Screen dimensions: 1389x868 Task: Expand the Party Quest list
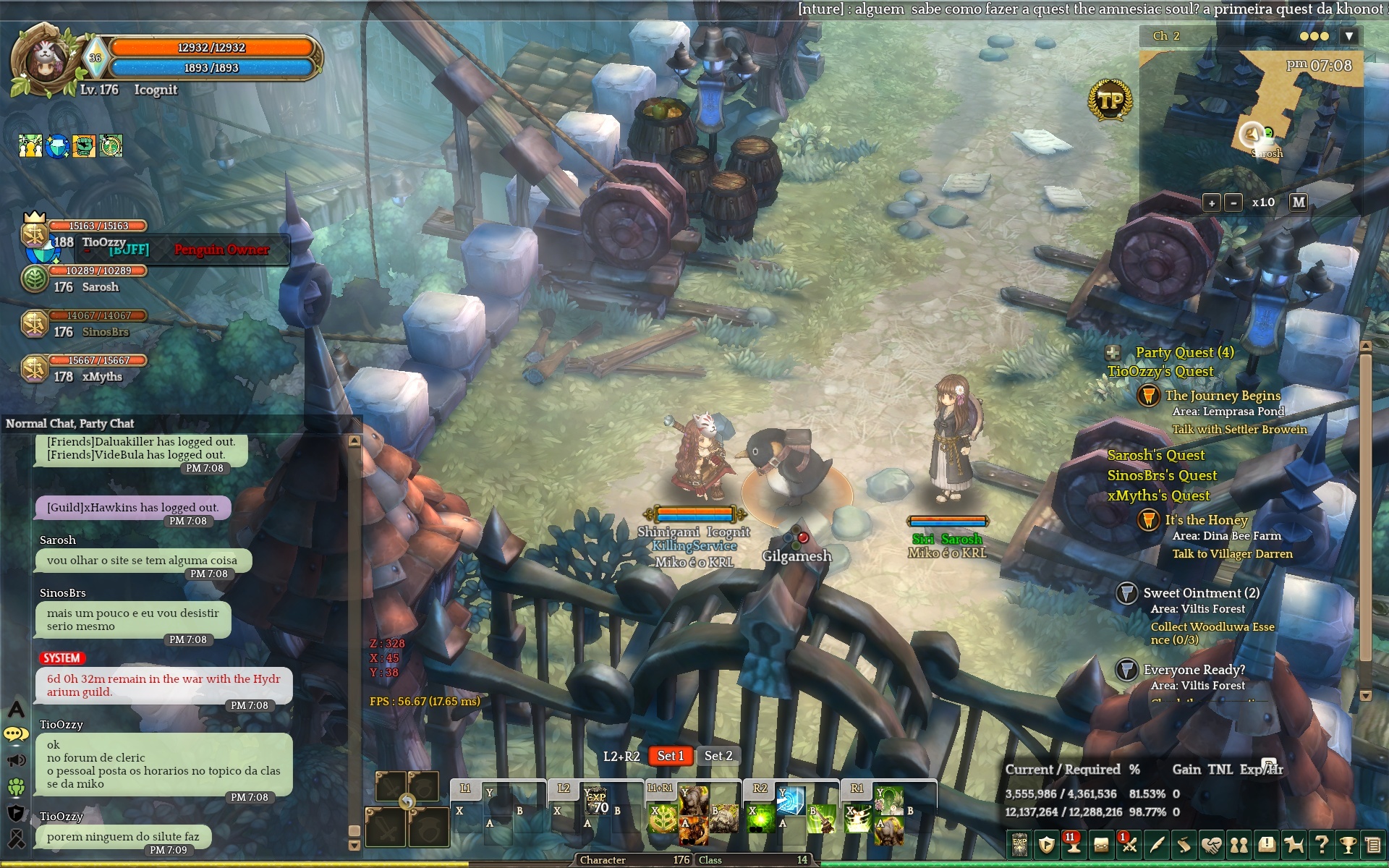coord(1113,353)
